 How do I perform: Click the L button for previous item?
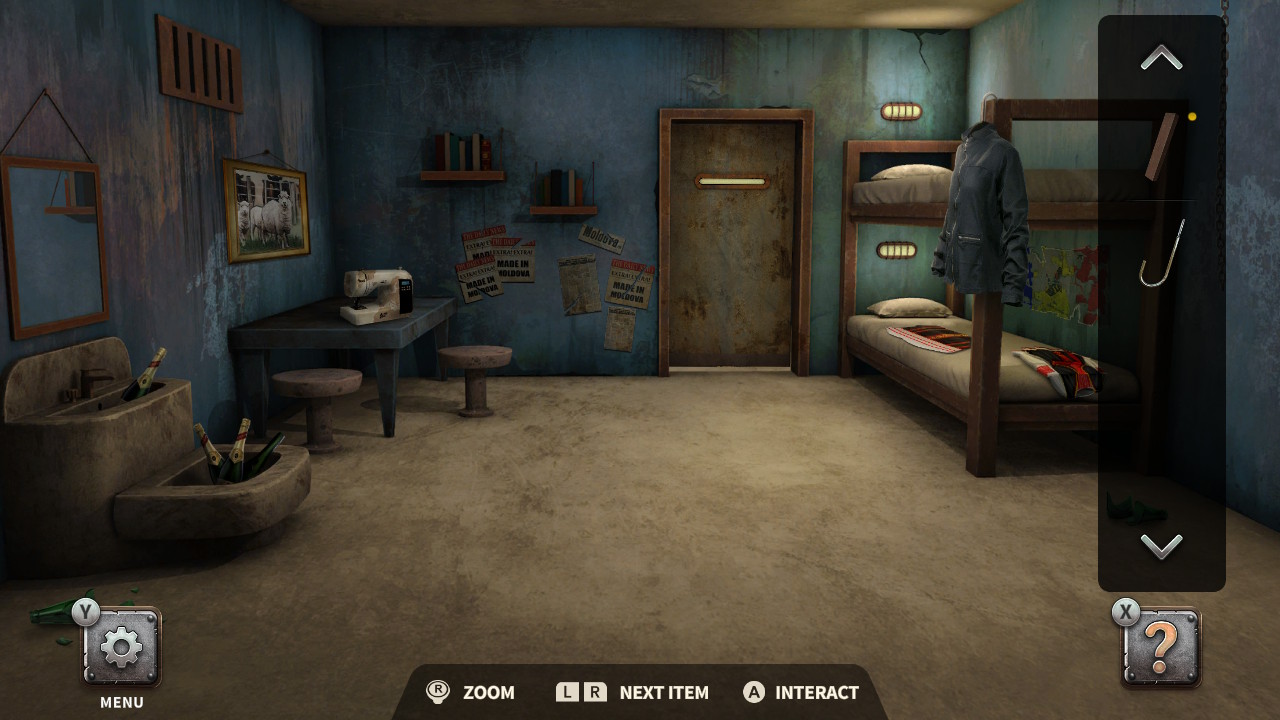pyautogui.click(x=566, y=692)
